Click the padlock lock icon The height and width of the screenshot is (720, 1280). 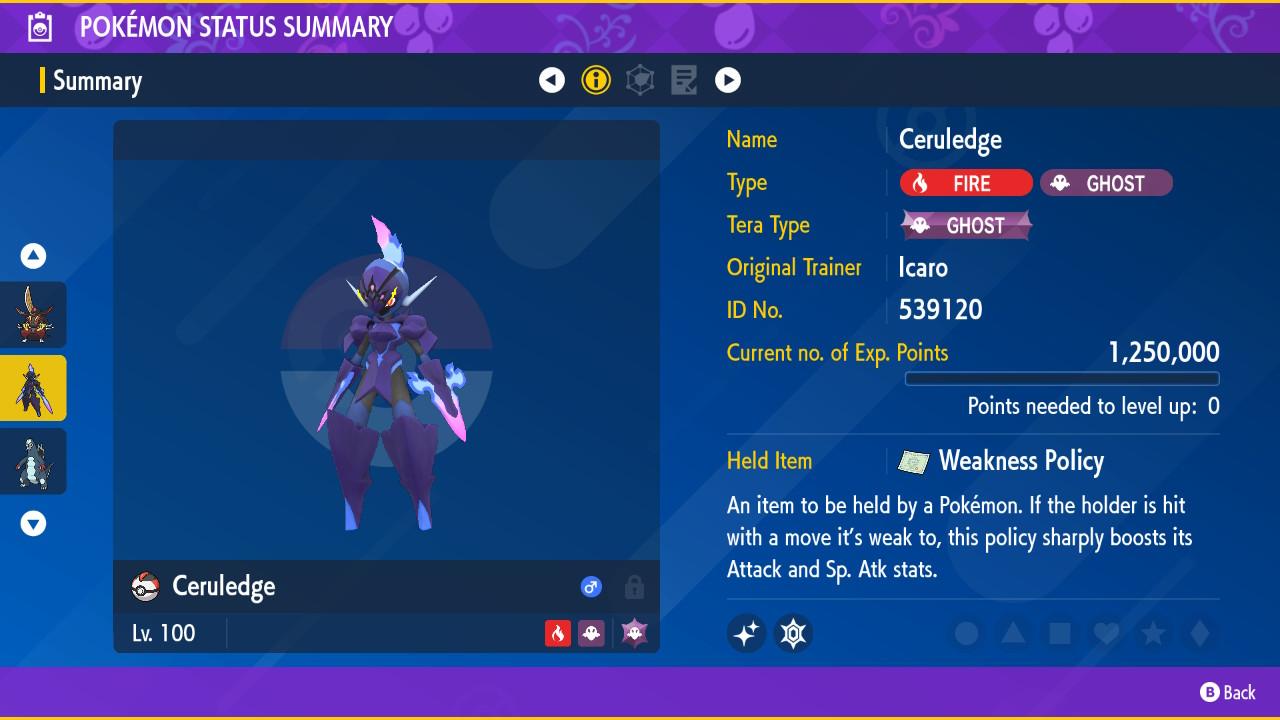tap(634, 587)
